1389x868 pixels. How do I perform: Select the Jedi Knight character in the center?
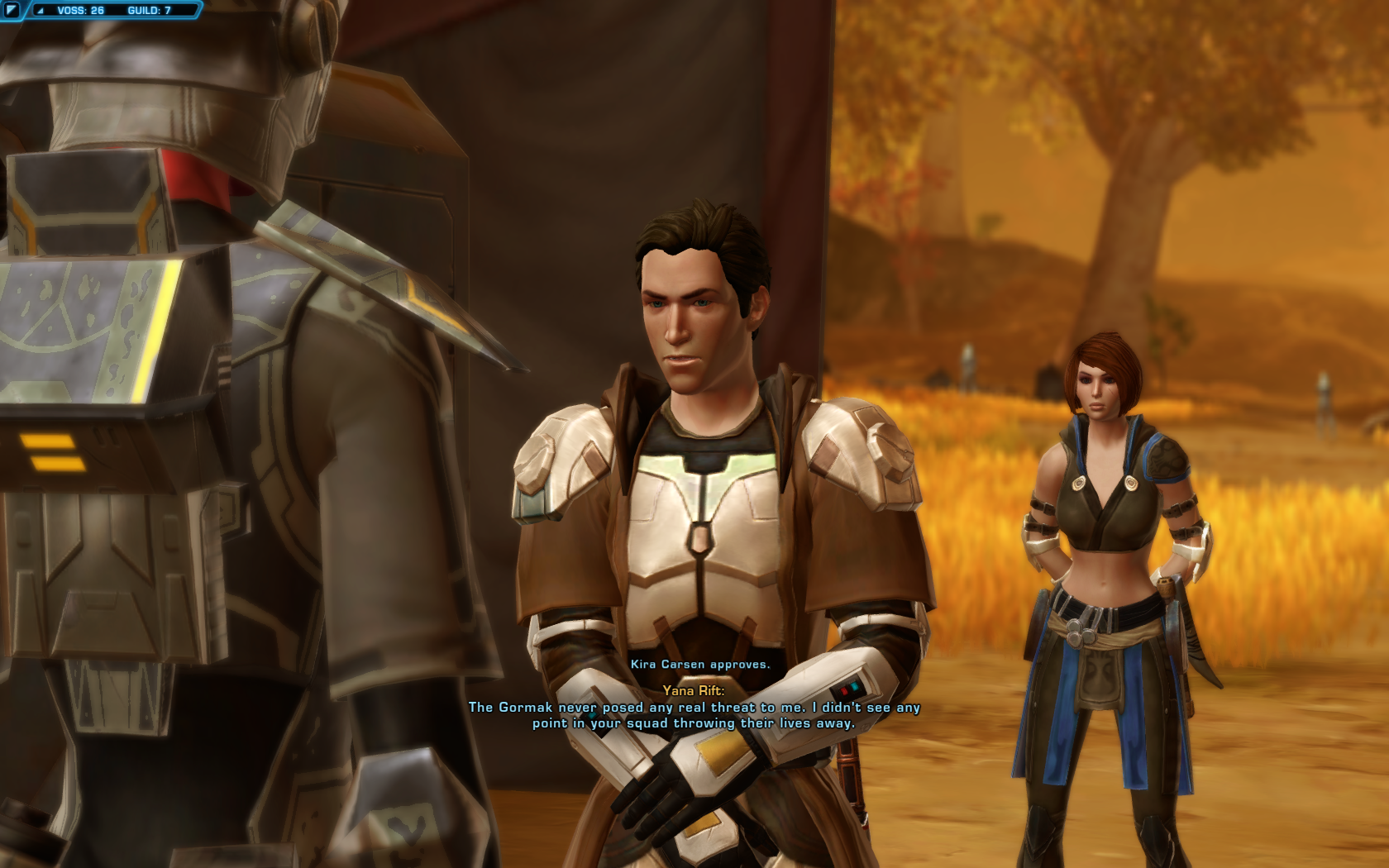[x=703, y=413]
